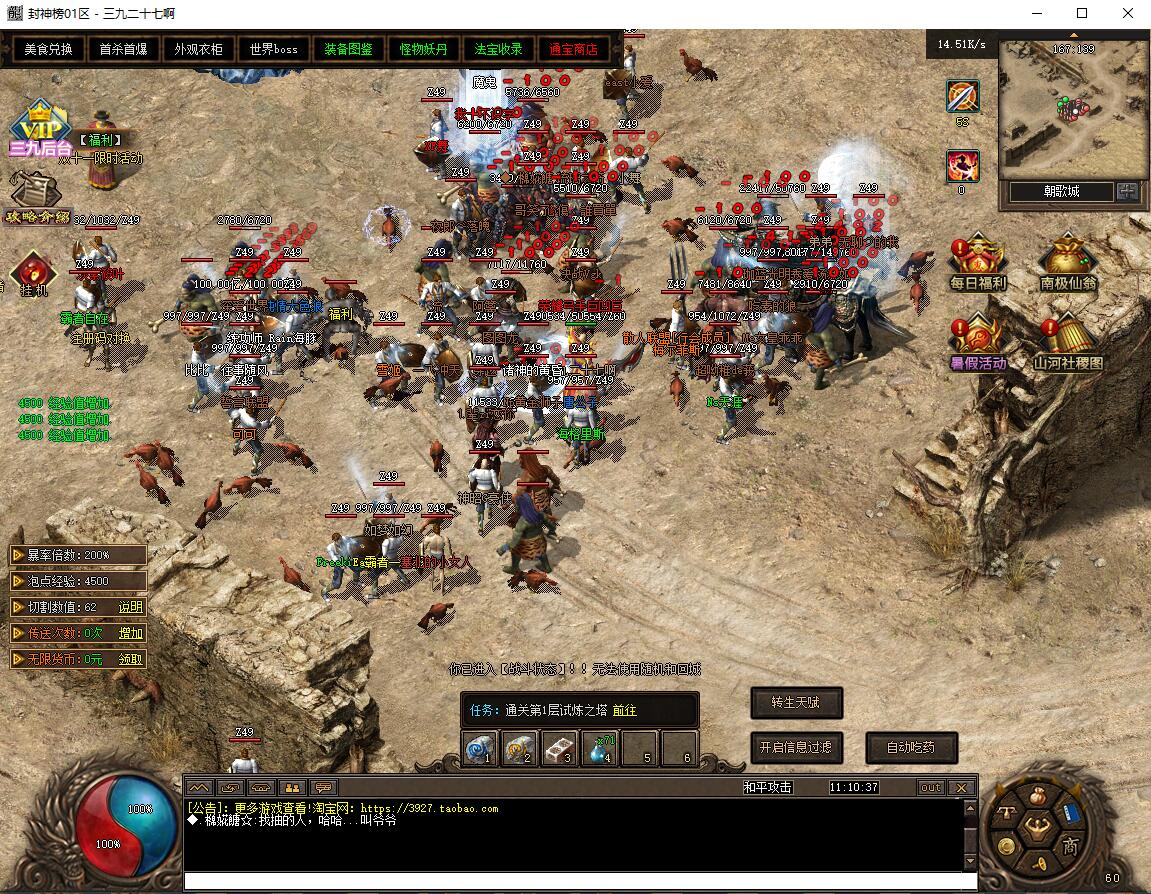The width and height of the screenshot is (1151, 894).
Task: Open the 山河社稷图 icon
Action: click(x=1067, y=343)
